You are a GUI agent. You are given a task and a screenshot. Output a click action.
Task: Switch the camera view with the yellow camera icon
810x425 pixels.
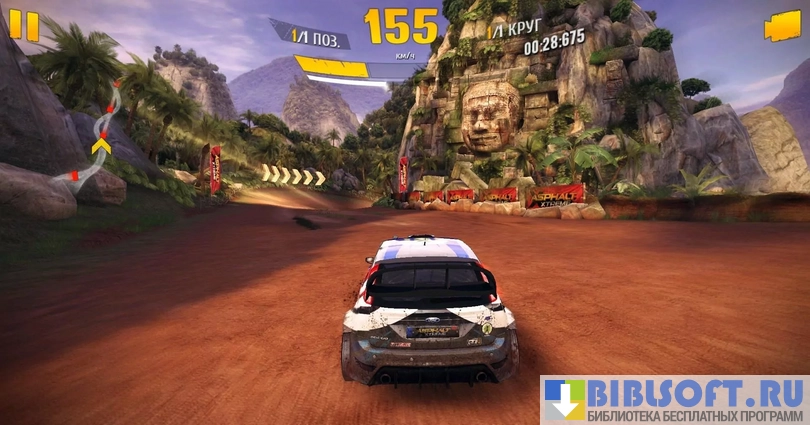pos(782,27)
